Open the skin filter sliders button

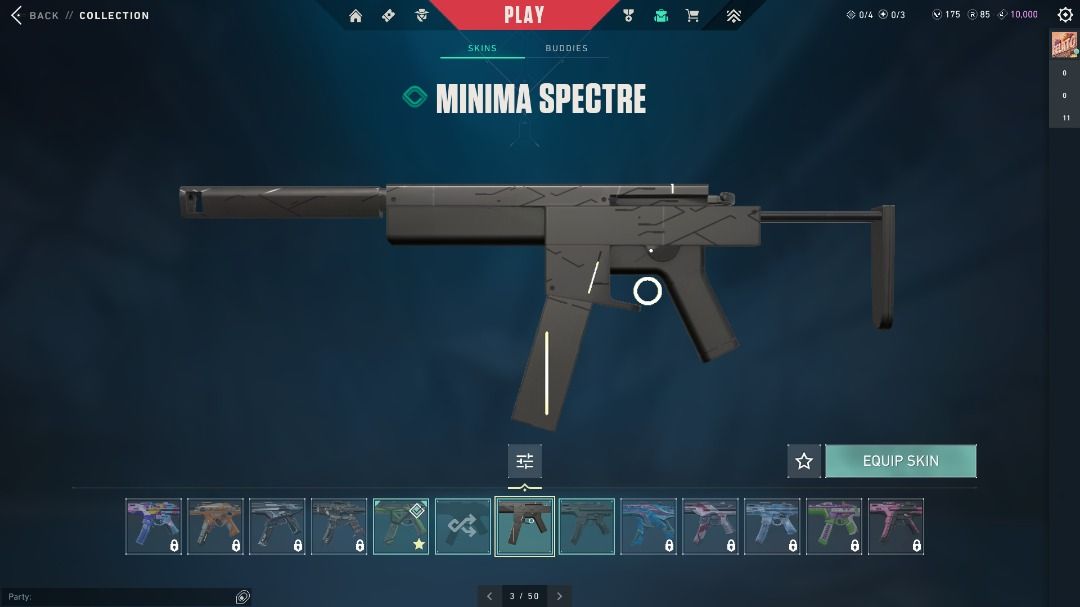tap(525, 461)
